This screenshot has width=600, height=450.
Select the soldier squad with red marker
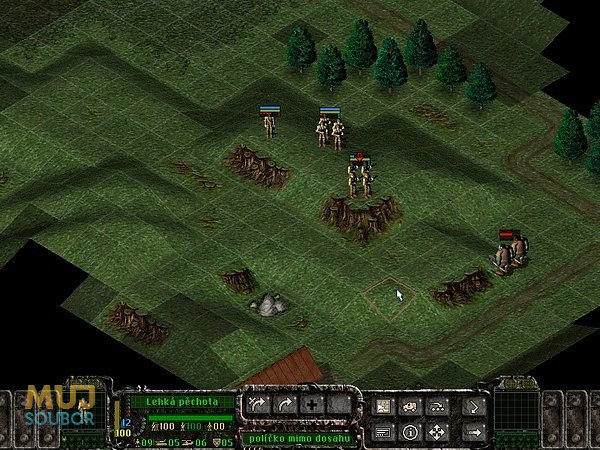click(x=360, y=178)
